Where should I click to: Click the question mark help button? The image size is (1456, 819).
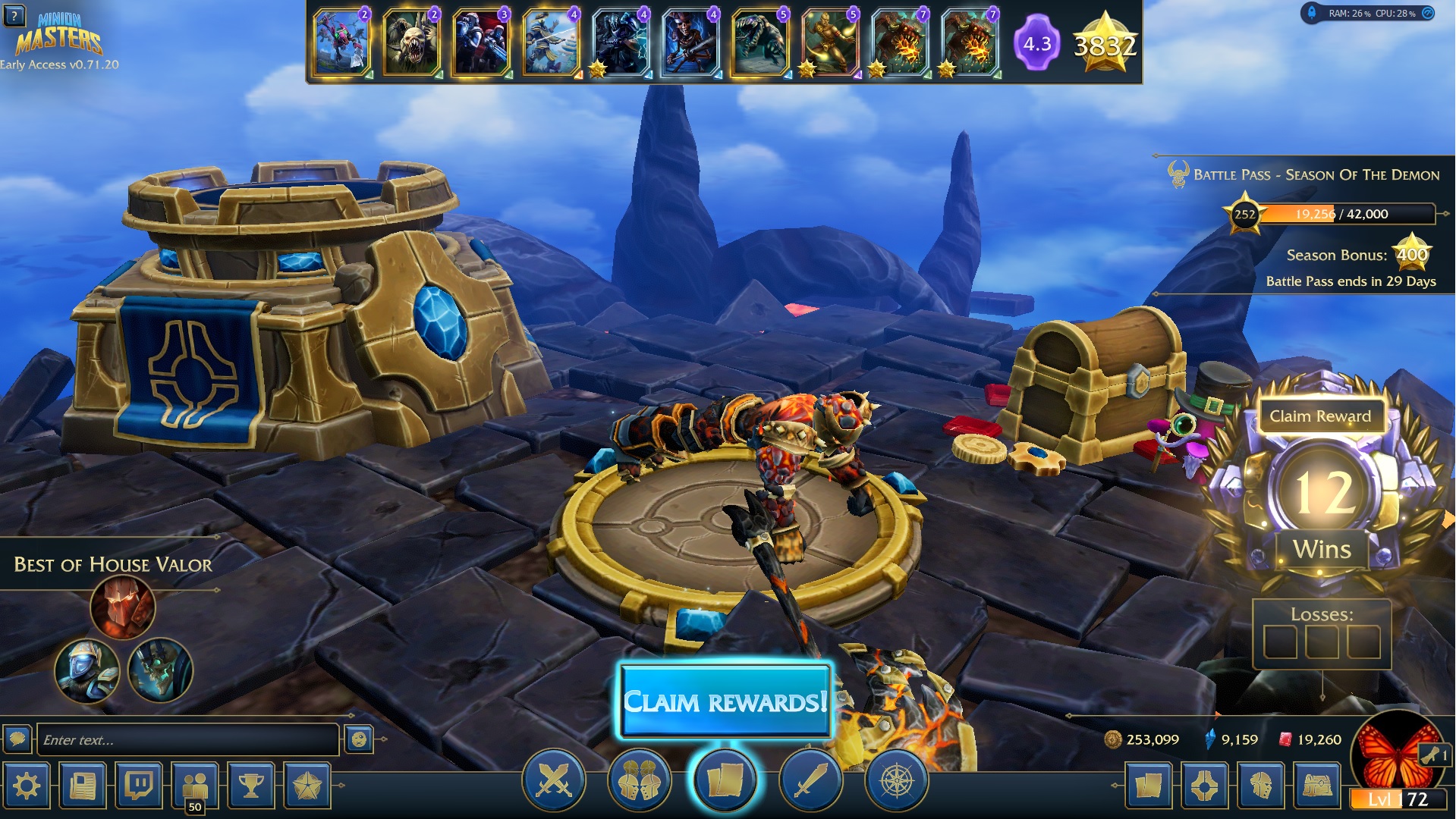point(14,15)
